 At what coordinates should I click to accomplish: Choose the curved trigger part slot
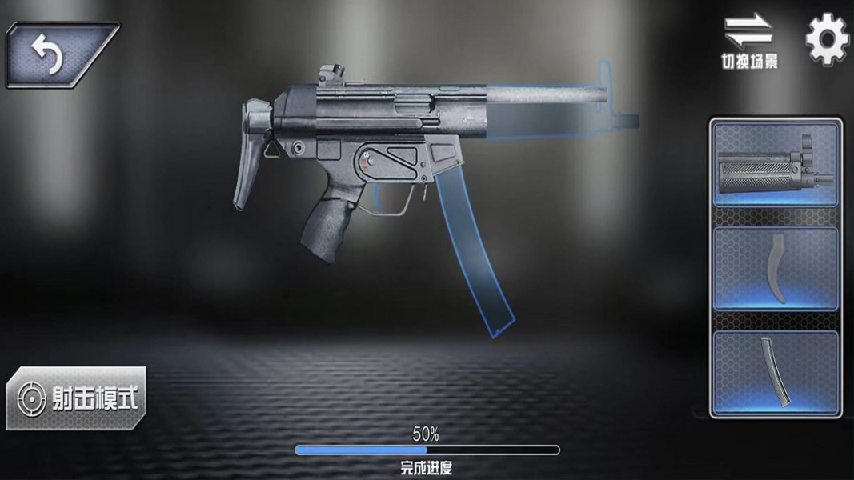coord(775,267)
